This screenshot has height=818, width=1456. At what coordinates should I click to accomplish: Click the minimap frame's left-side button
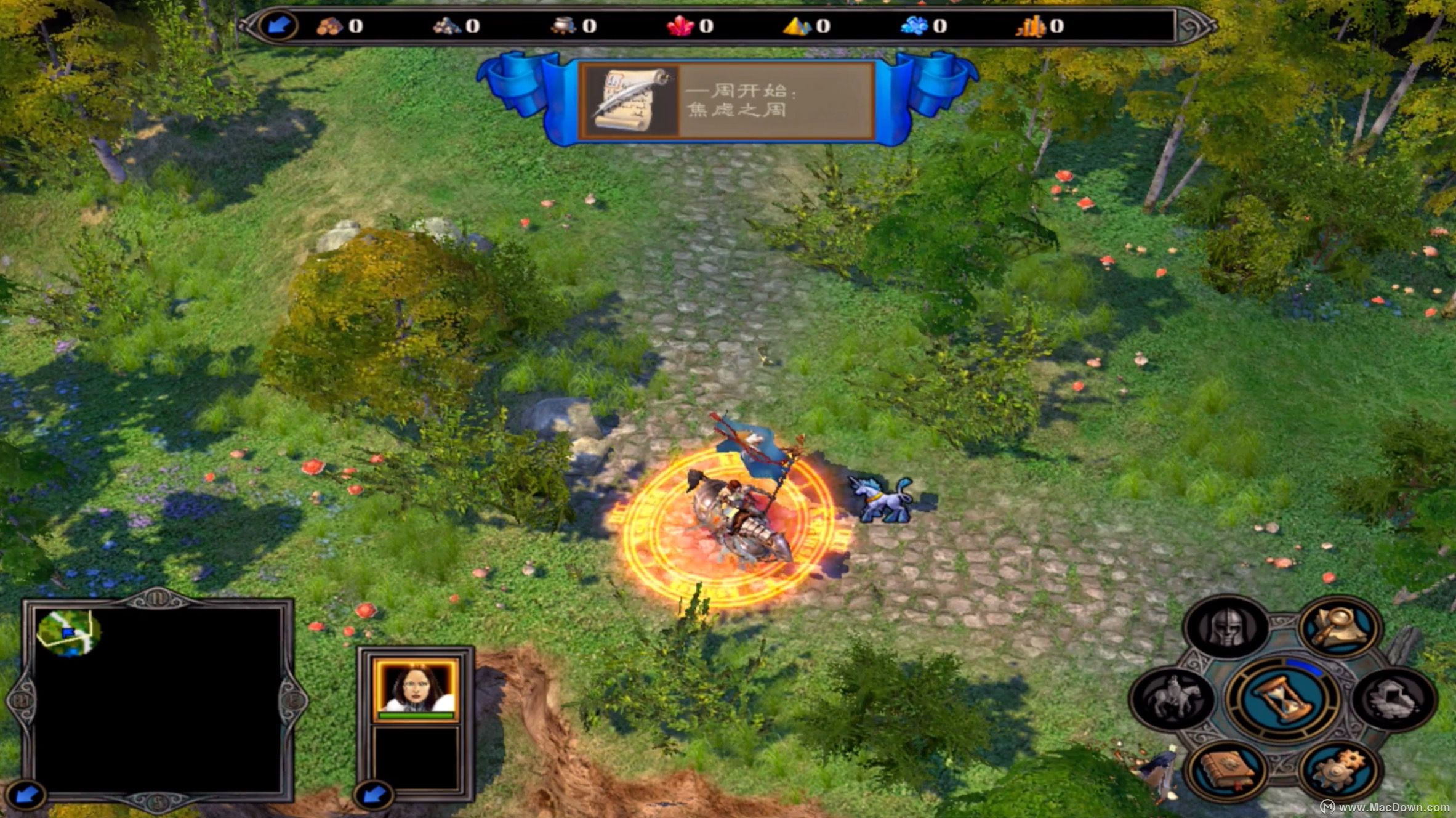click(20, 700)
